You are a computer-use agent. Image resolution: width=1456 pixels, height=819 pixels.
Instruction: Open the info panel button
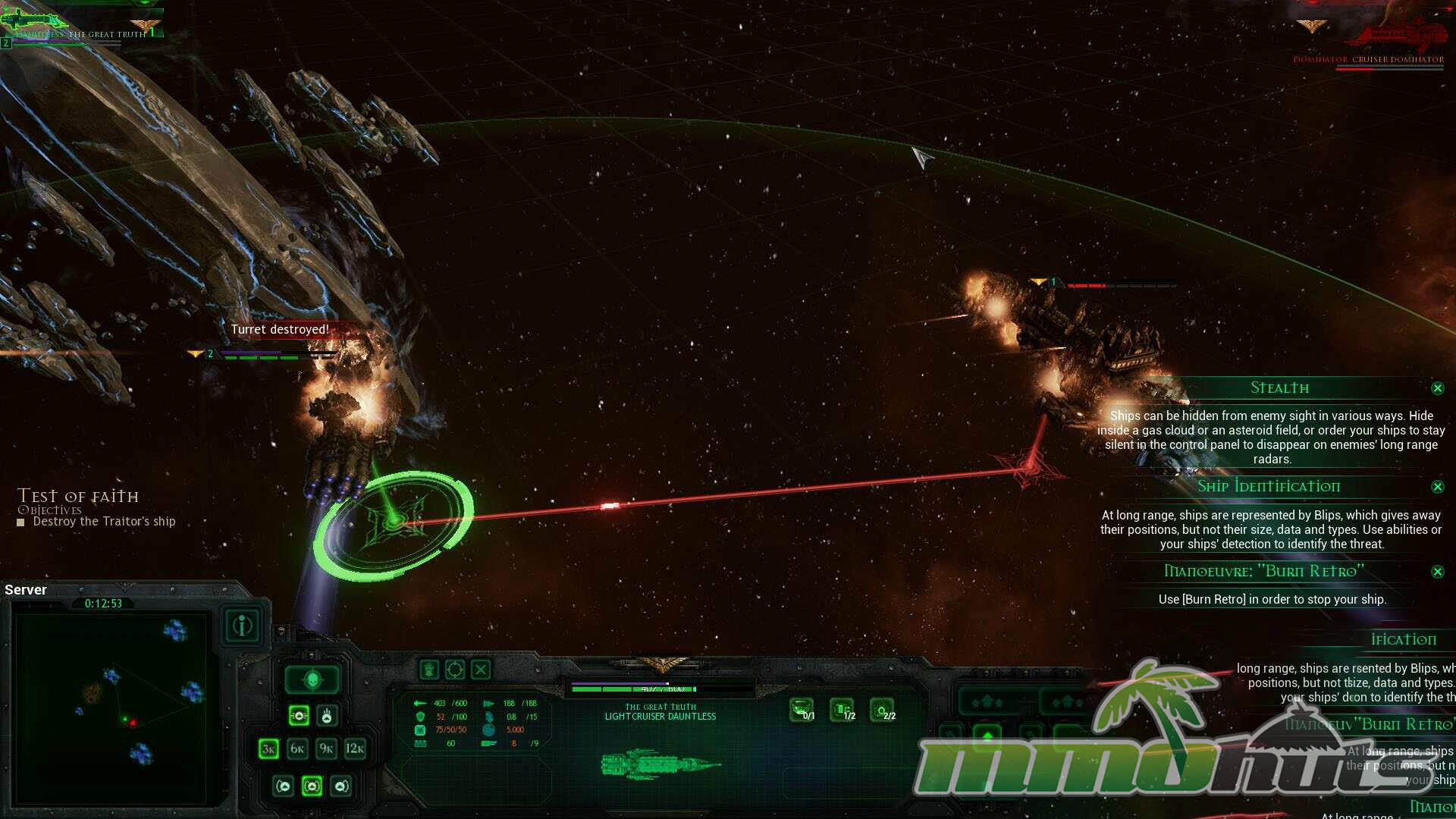tap(243, 626)
